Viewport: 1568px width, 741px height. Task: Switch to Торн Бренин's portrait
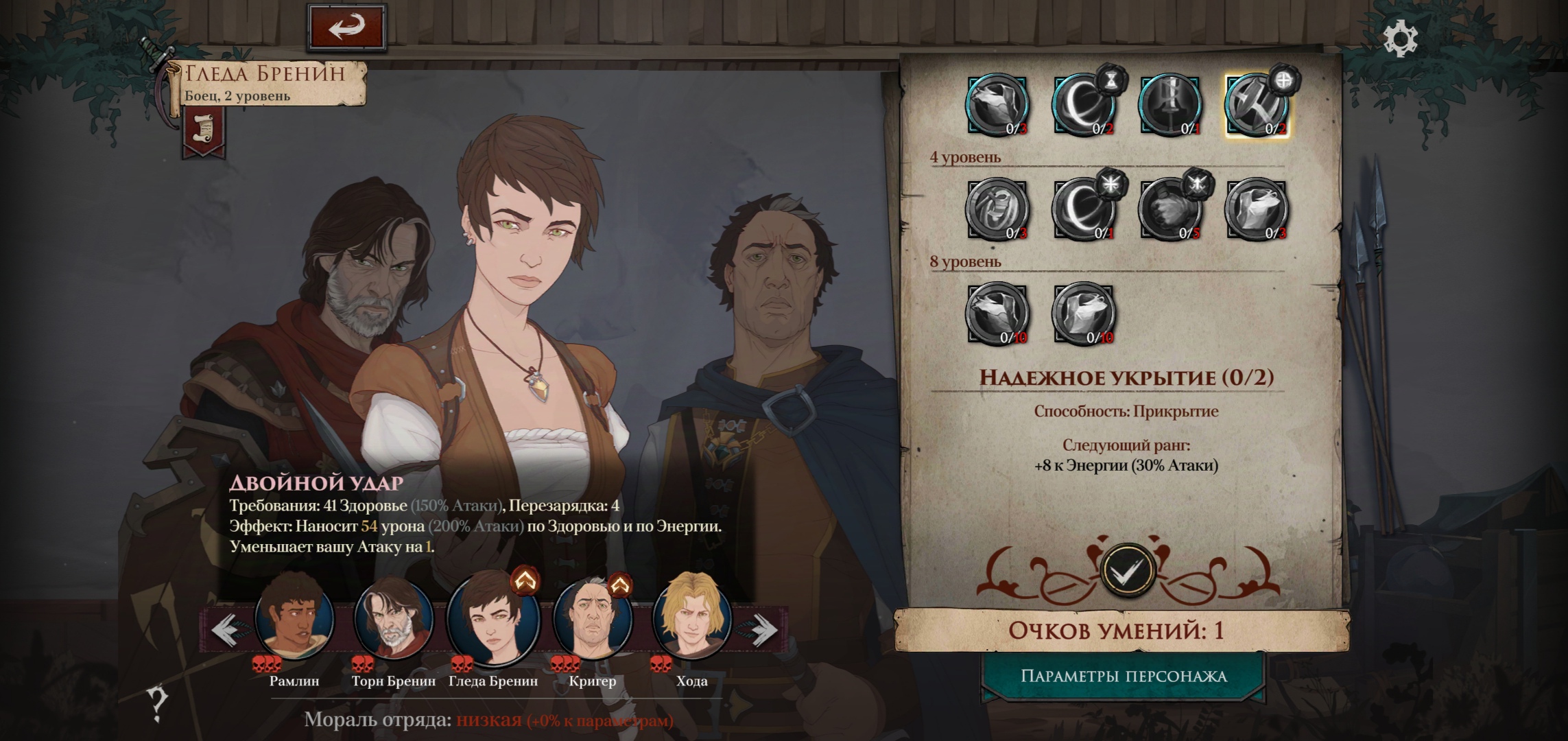click(393, 617)
